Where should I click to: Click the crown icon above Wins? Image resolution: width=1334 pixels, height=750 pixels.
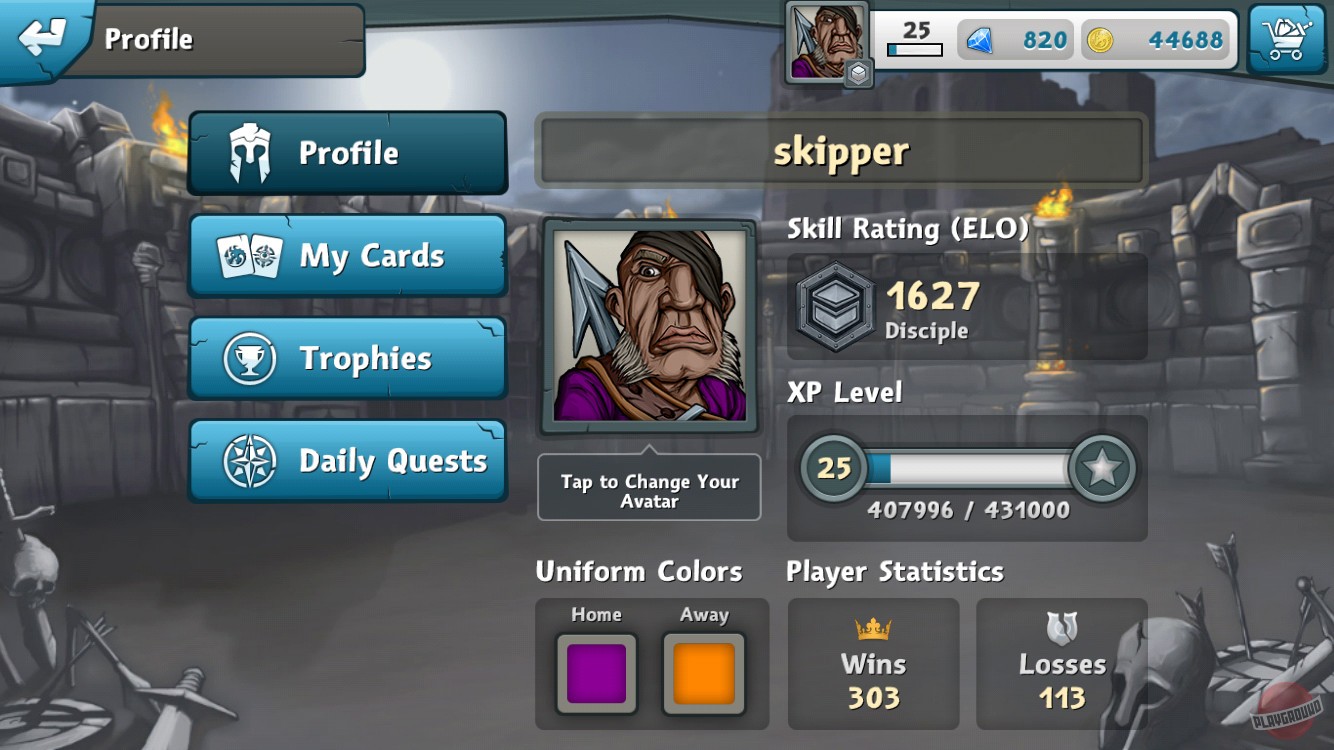click(873, 630)
